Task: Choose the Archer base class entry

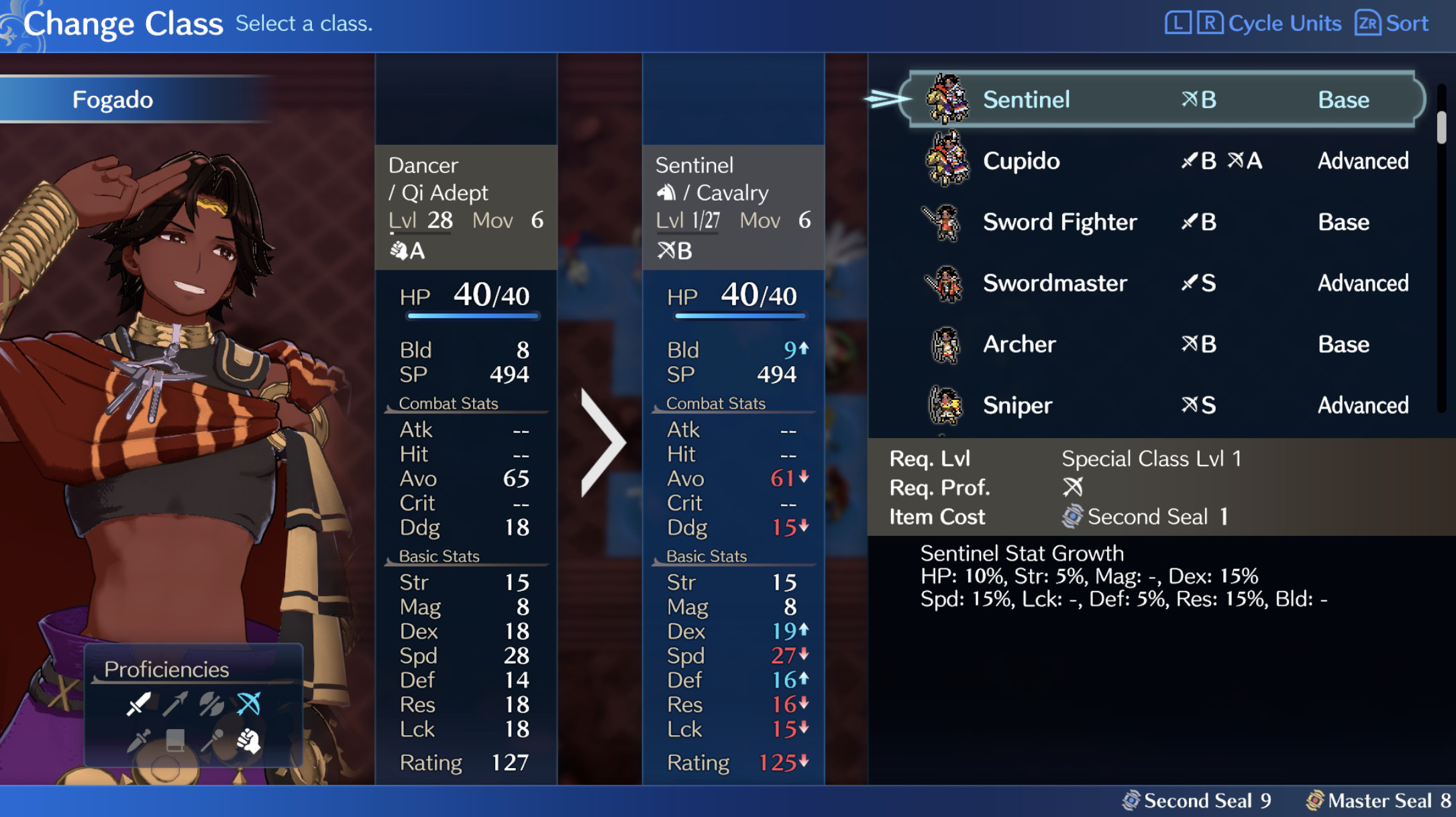Action: pyautogui.click(x=1019, y=344)
